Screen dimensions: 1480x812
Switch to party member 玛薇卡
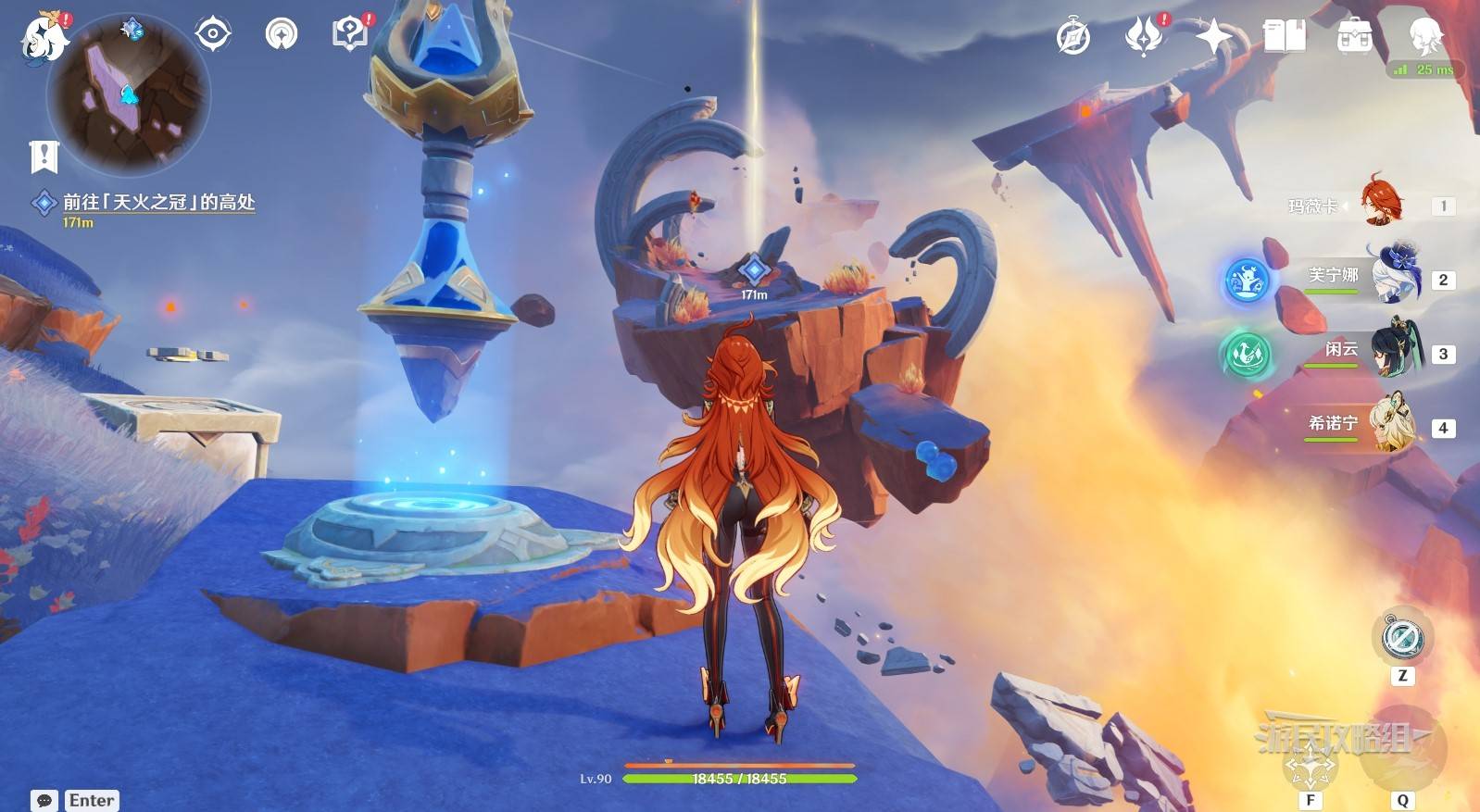1381,205
